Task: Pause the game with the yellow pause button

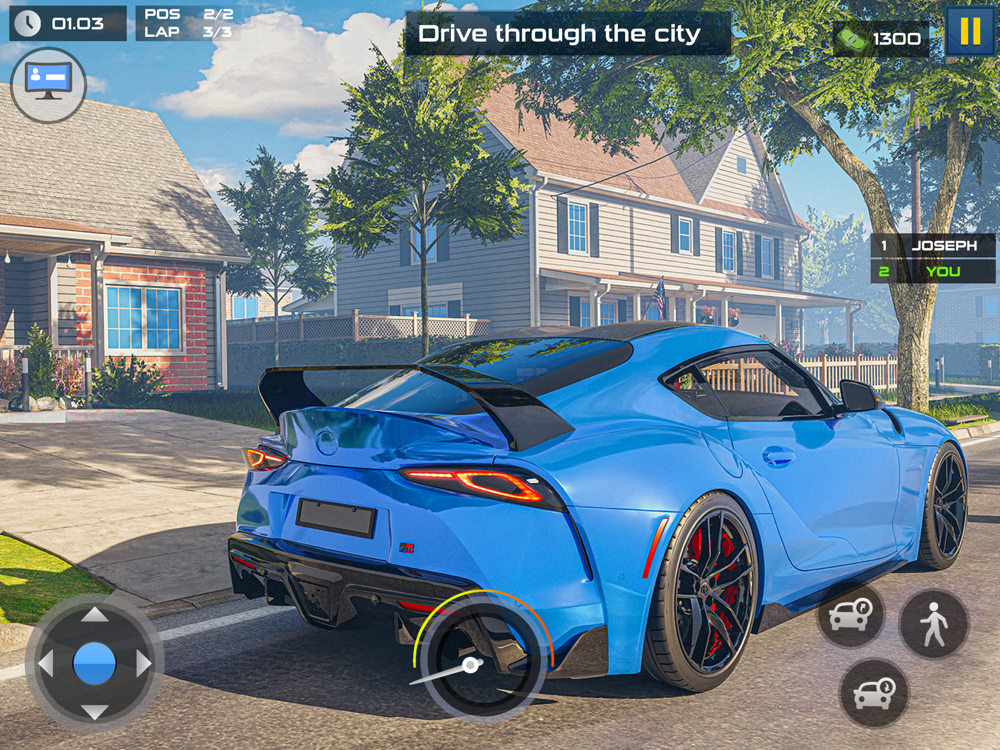Action: (x=970, y=31)
